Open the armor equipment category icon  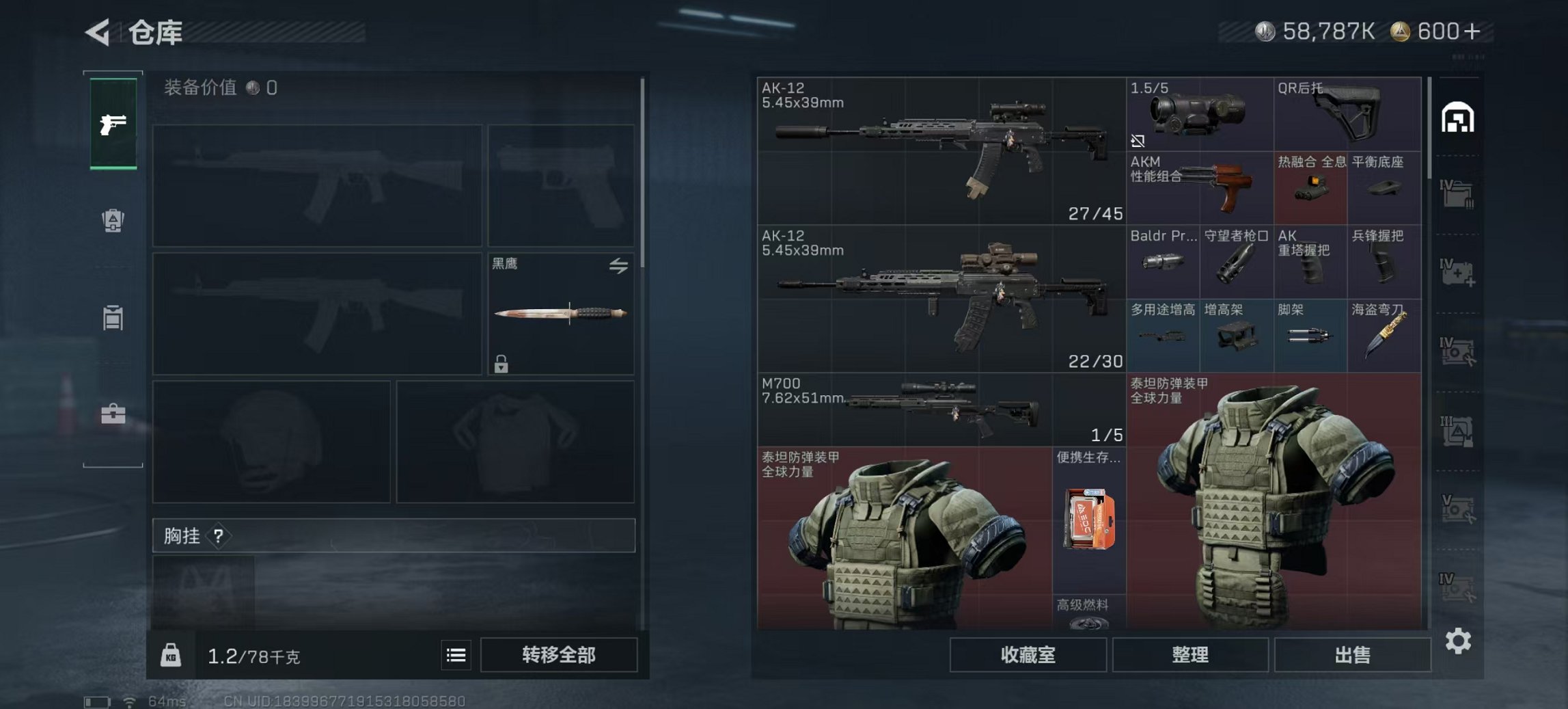tap(113, 217)
